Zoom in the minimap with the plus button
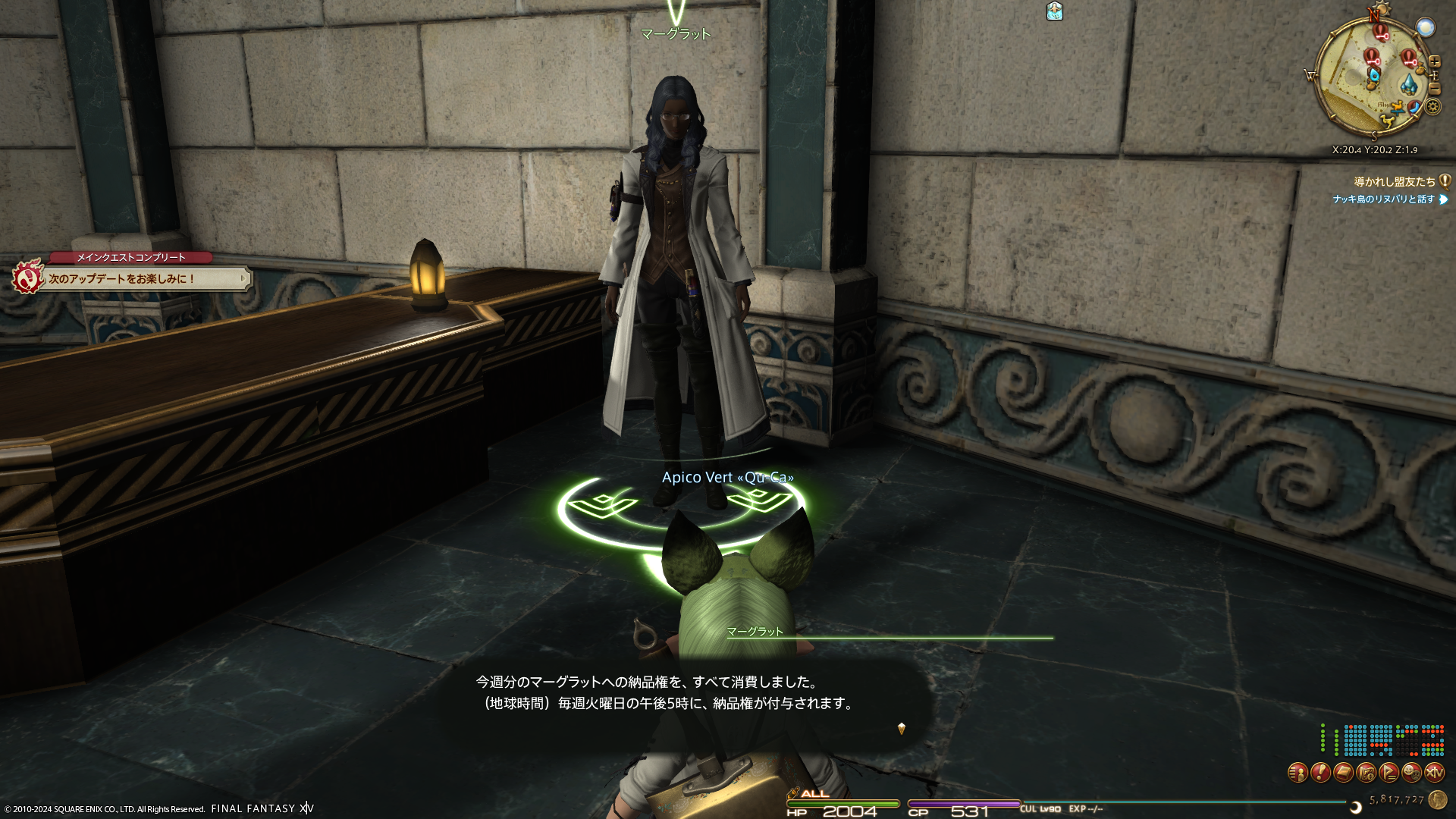The width and height of the screenshot is (1456, 819). tap(1434, 62)
